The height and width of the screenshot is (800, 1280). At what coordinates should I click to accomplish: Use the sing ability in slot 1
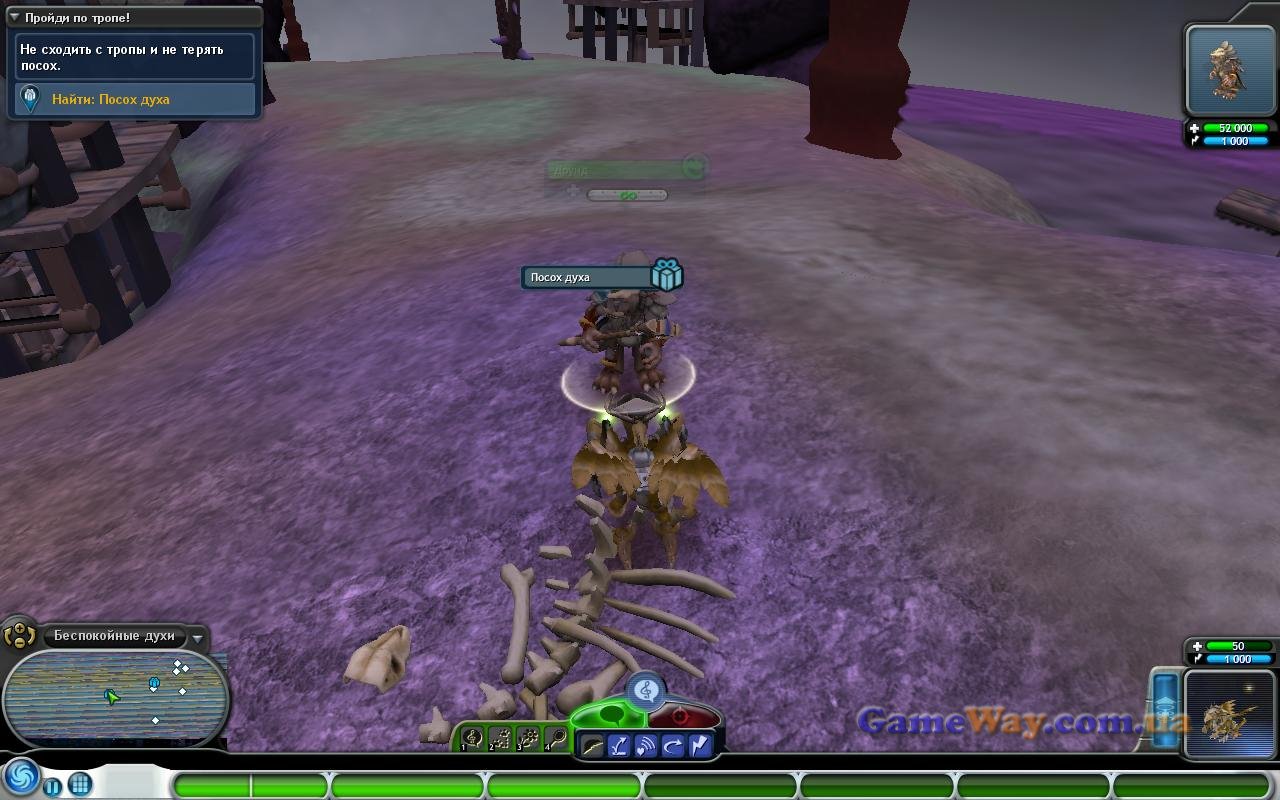(x=474, y=739)
